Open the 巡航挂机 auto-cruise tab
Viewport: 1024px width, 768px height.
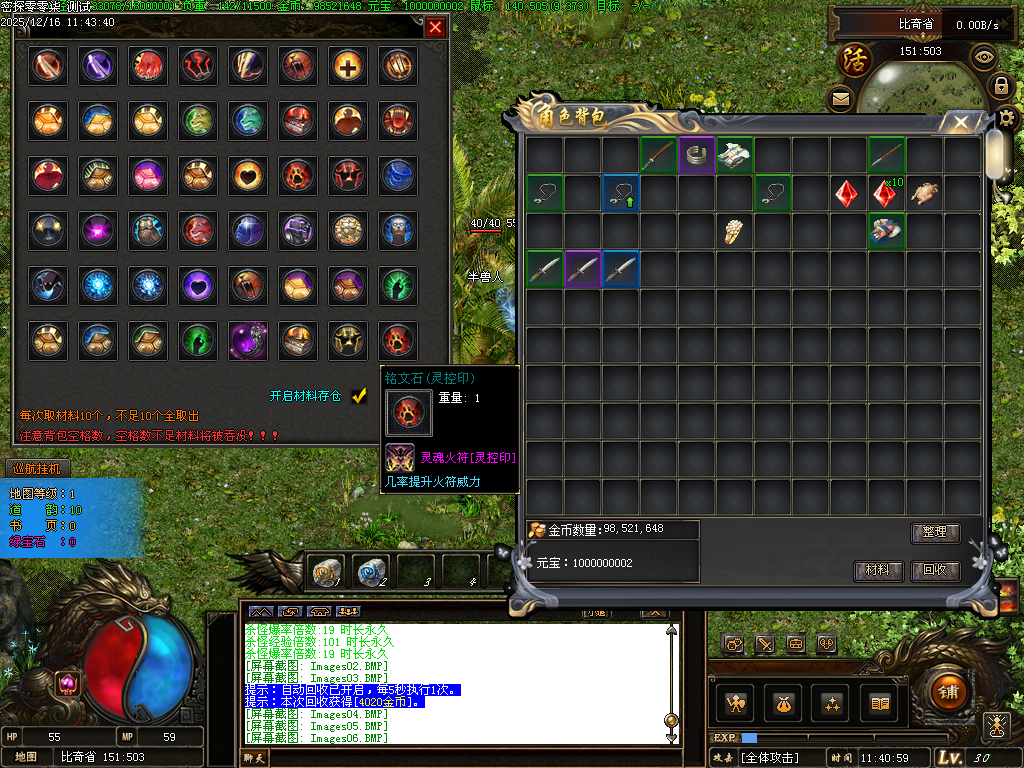pyautogui.click(x=36, y=468)
